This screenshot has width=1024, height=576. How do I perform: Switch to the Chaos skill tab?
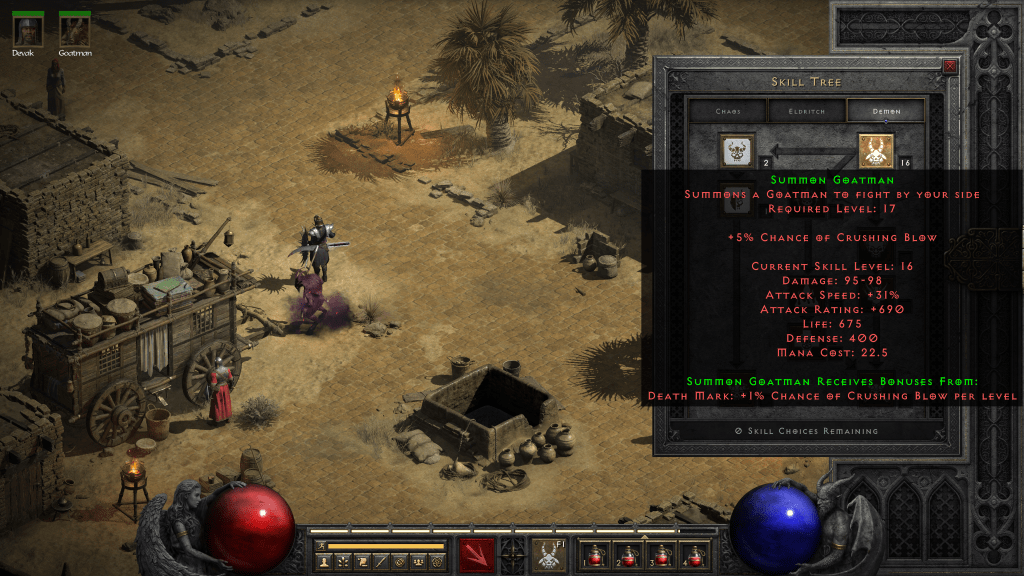click(x=727, y=111)
